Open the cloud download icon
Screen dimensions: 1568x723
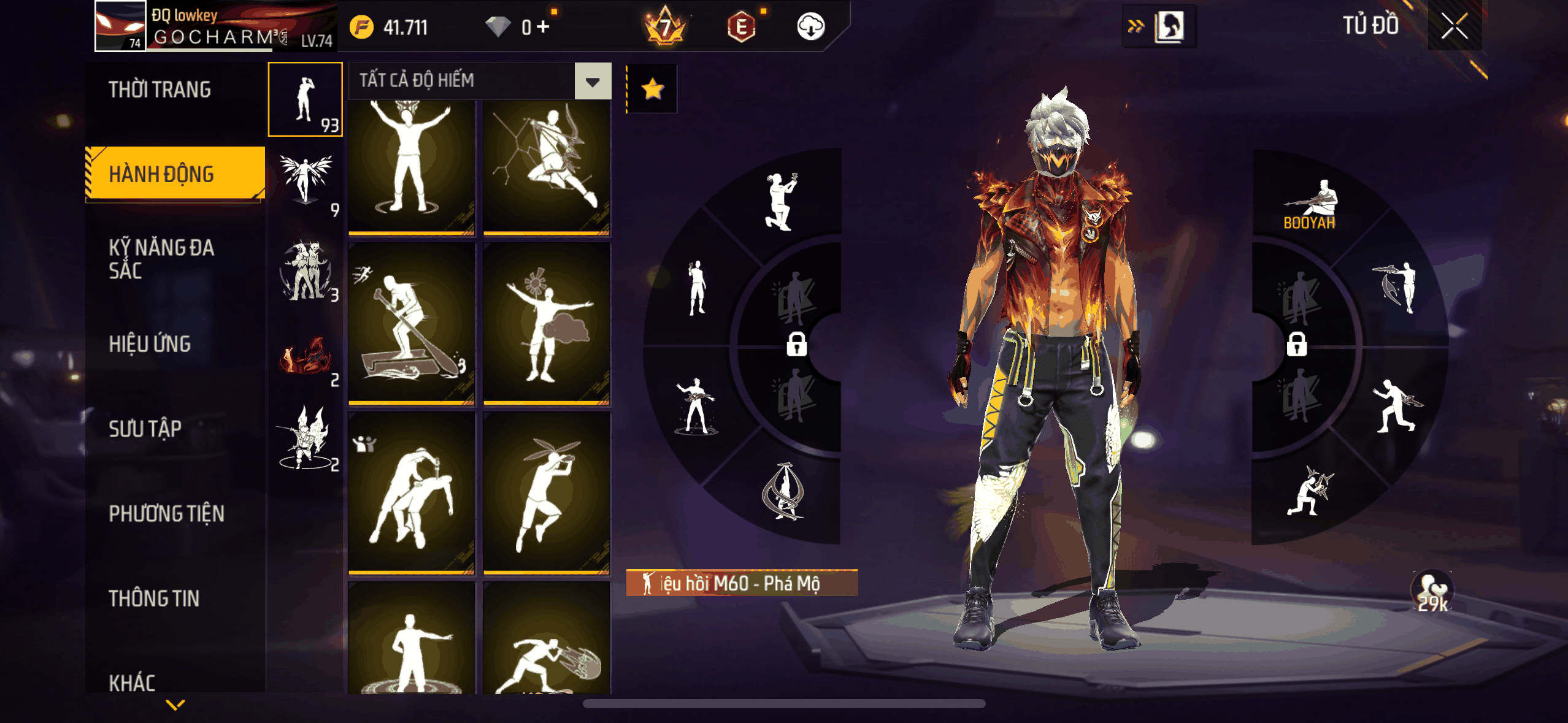tap(810, 27)
